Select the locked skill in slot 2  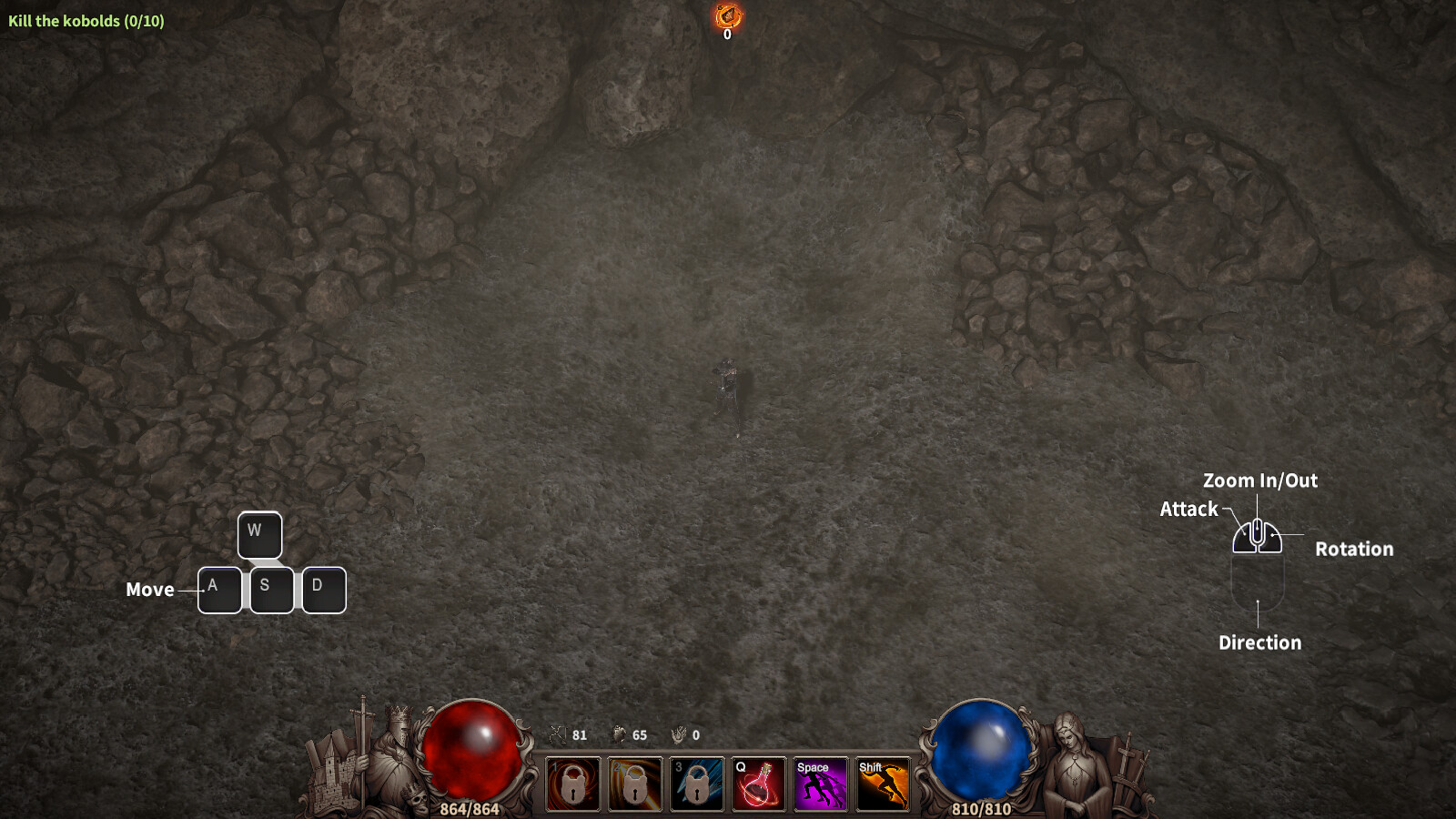click(635, 784)
